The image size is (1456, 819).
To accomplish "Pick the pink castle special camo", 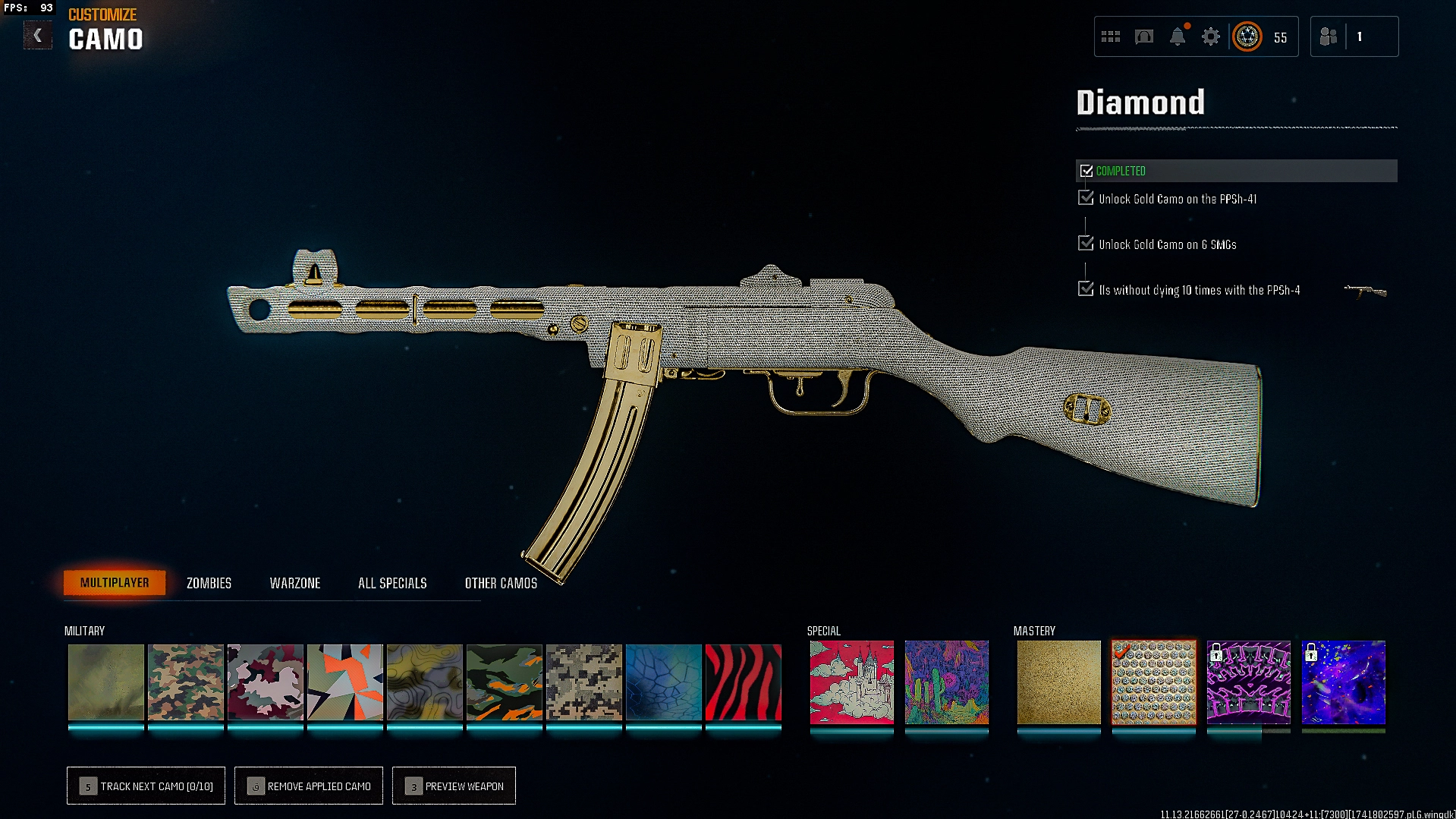I will [851, 682].
